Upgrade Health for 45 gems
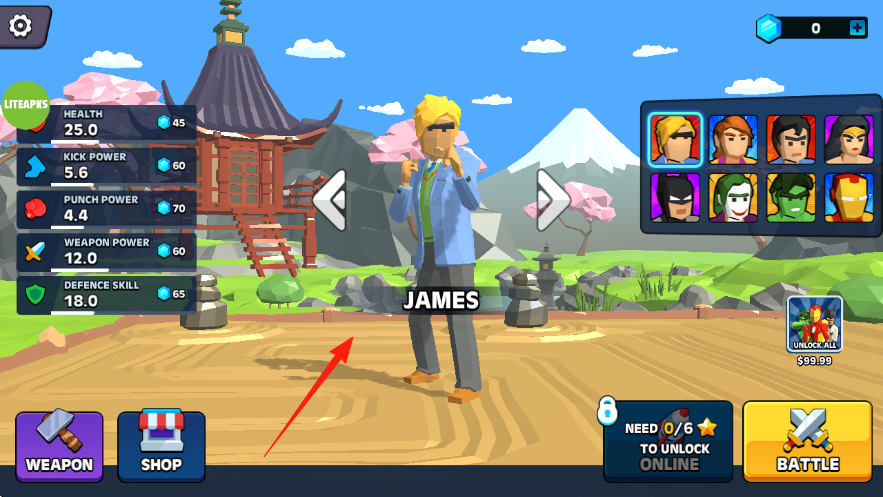883x497 pixels. (x=171, y=123)
